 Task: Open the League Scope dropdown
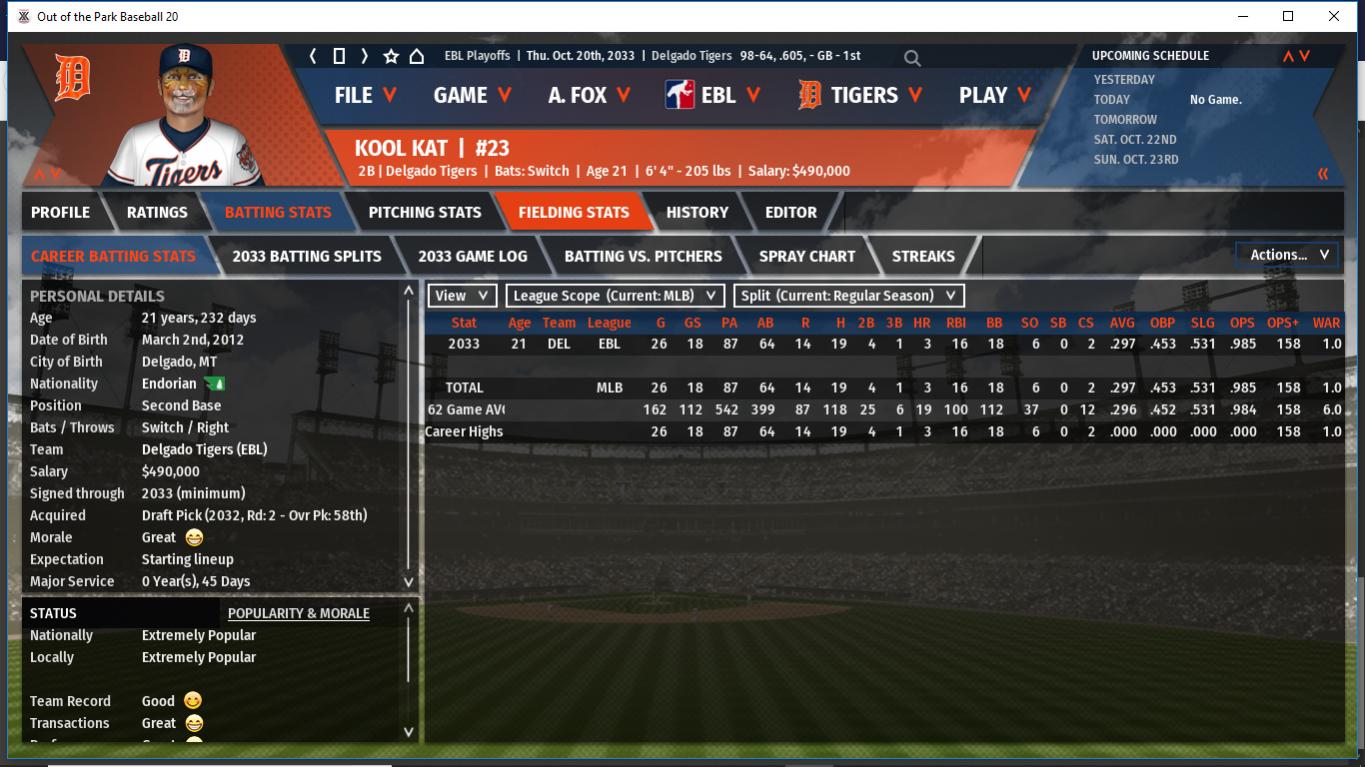[x=615, y=296]
